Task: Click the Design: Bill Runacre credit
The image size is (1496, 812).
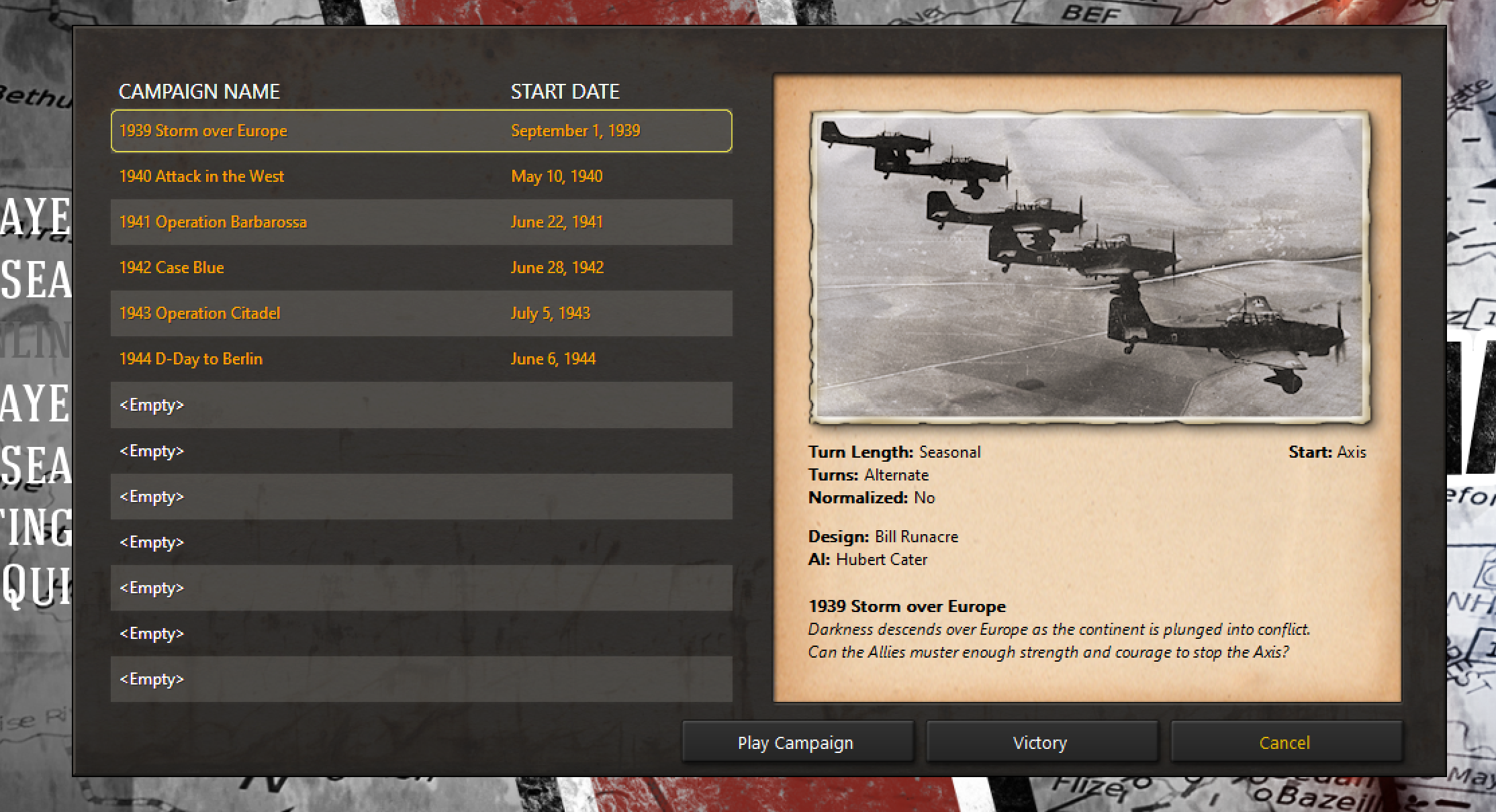Action: pos(883,536)
